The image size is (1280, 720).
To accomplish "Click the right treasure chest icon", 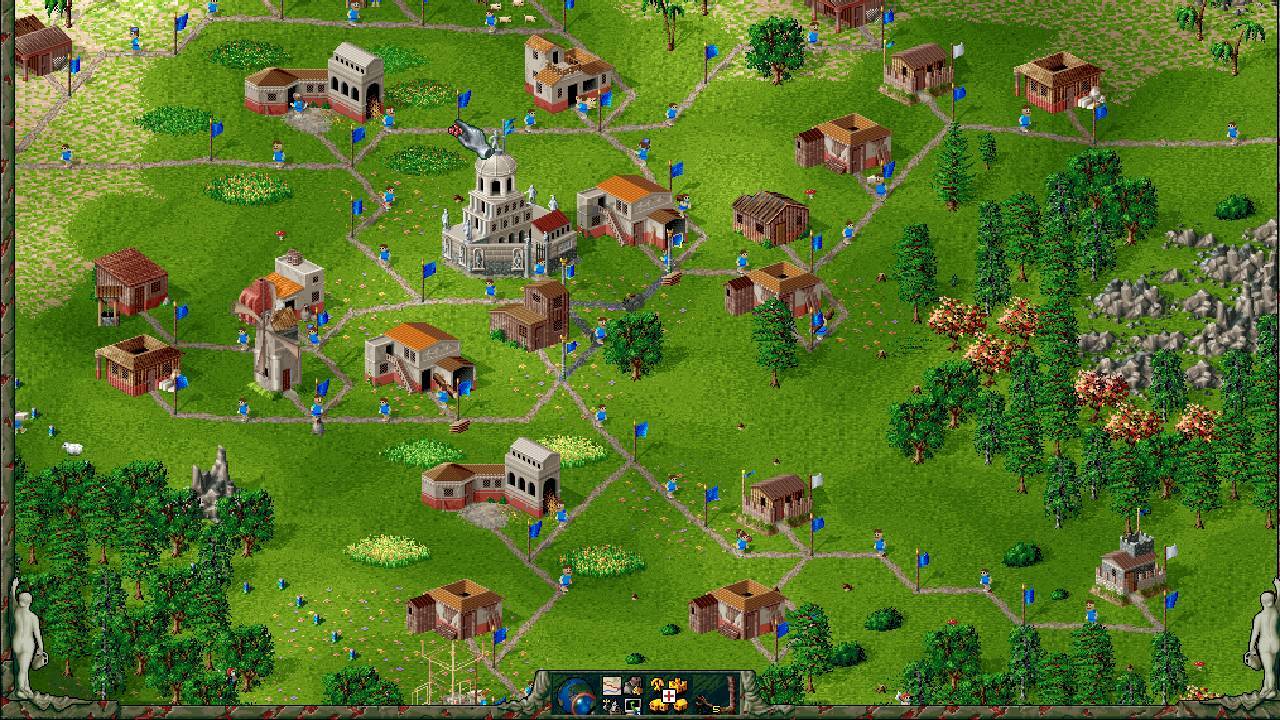I will pos(680,706).
